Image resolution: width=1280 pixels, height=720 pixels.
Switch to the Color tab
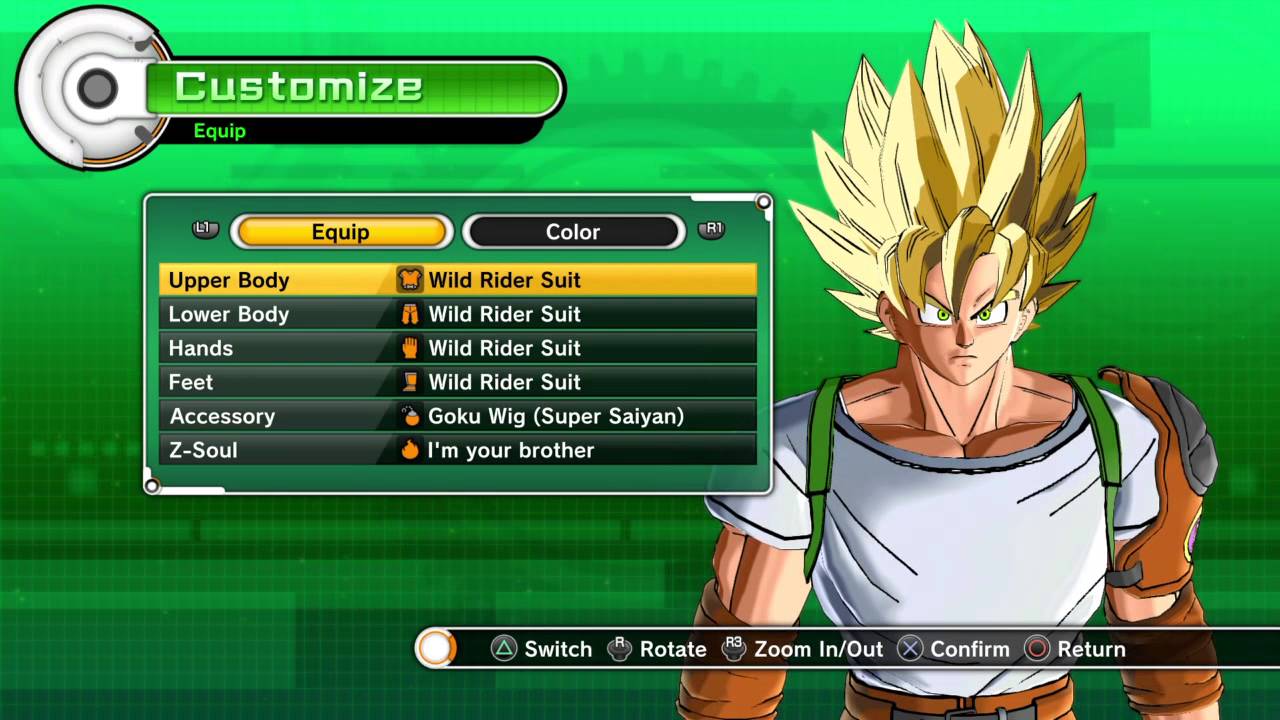coord(573,232)
